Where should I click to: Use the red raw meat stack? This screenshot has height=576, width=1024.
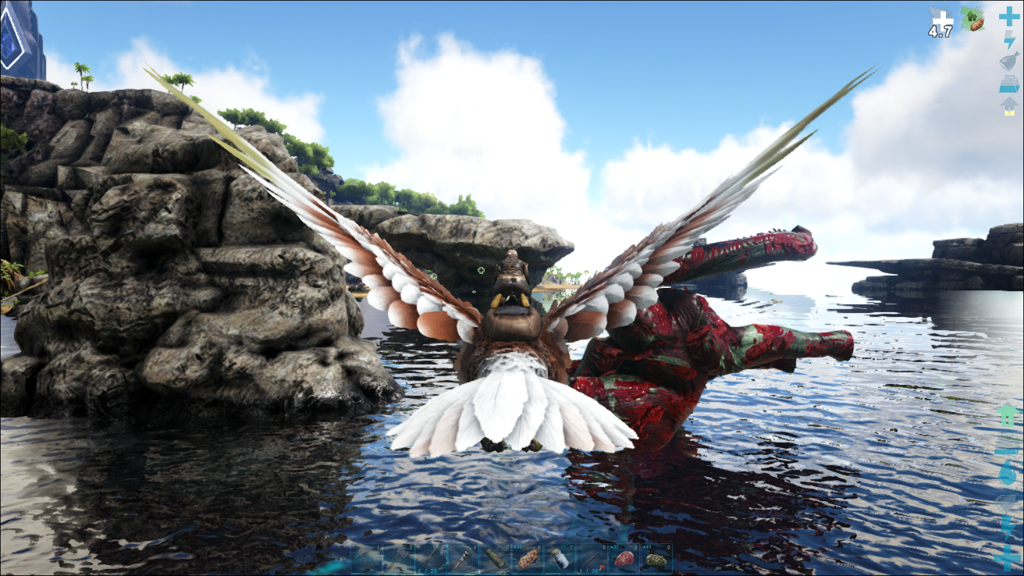tap(624, 559)
